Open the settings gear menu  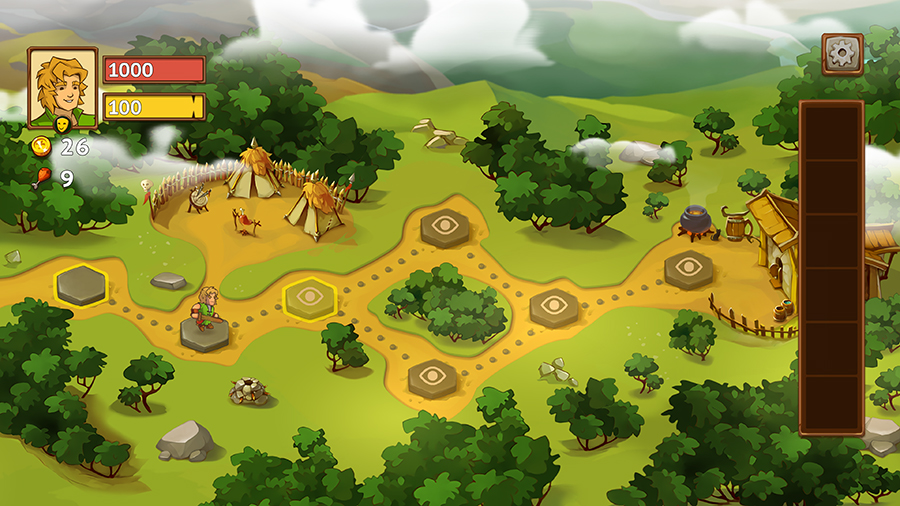pyautogui.click(x=842, y=54)
